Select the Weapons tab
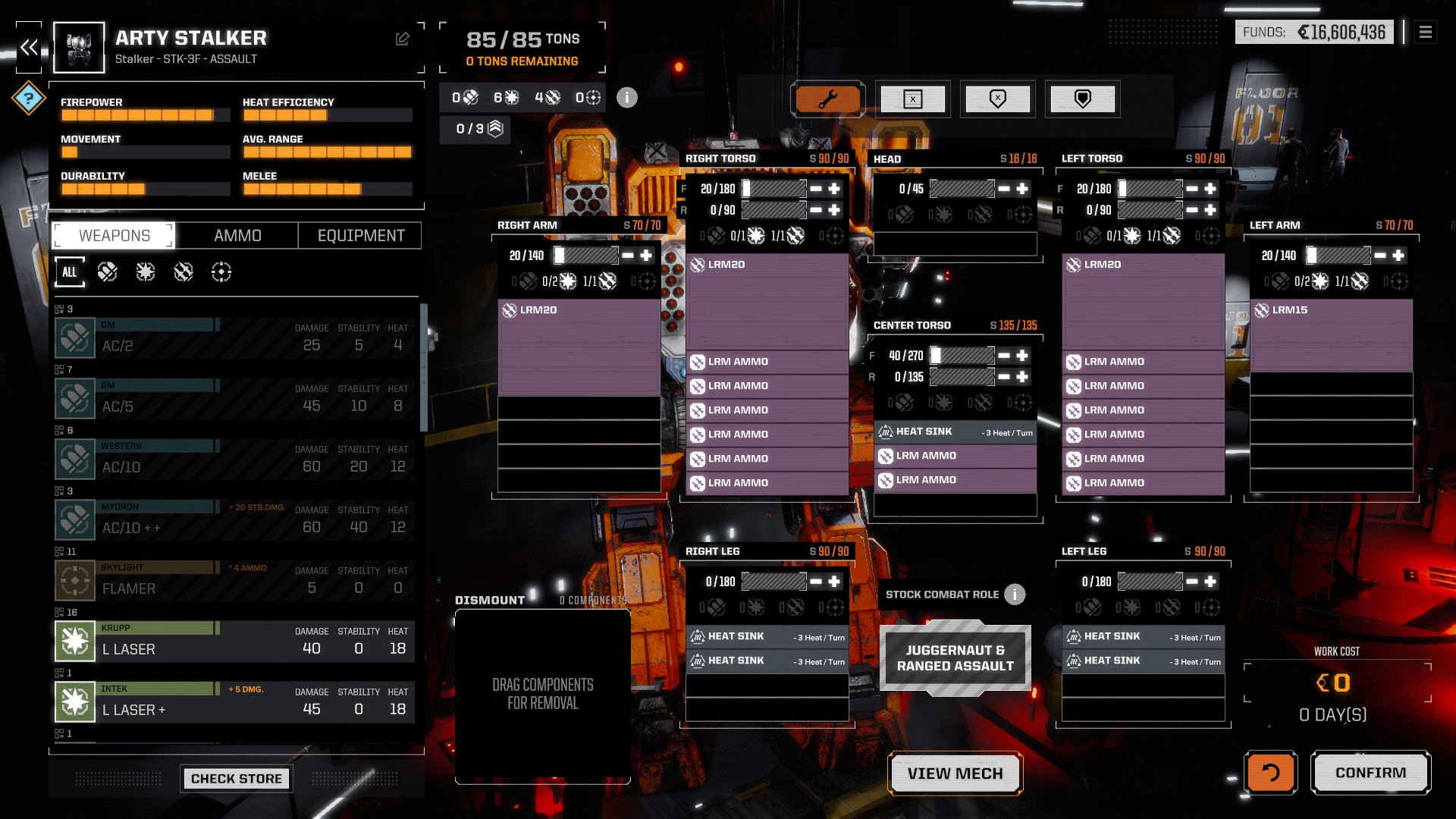 (x=115, y=236)
